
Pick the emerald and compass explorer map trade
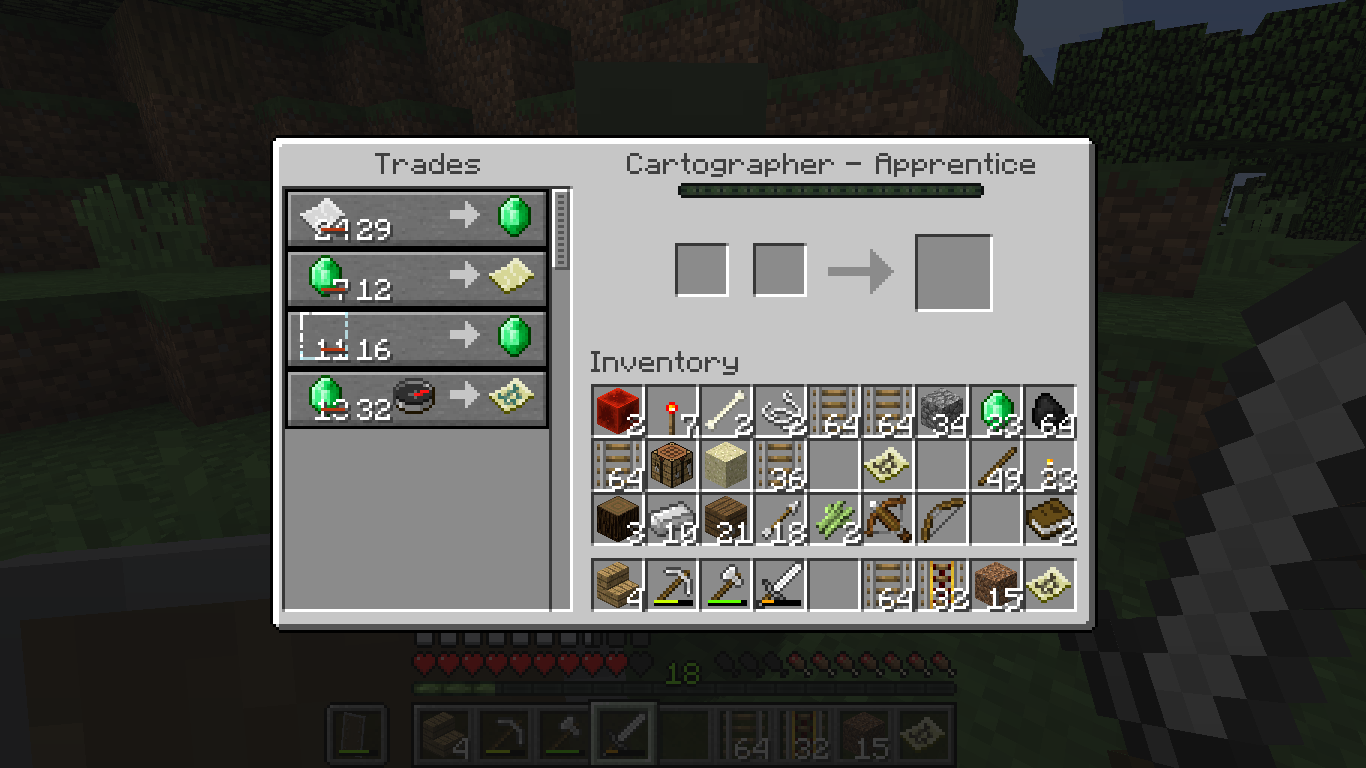[417, 397]
